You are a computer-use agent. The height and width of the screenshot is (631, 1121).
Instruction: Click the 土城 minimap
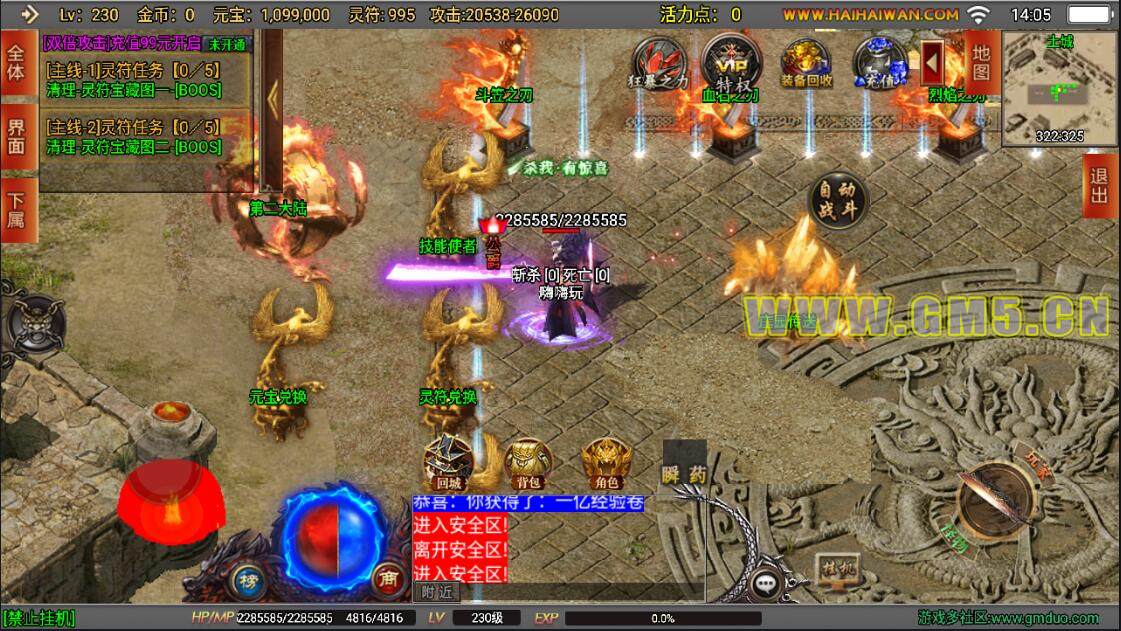(x=1060, y=88)
